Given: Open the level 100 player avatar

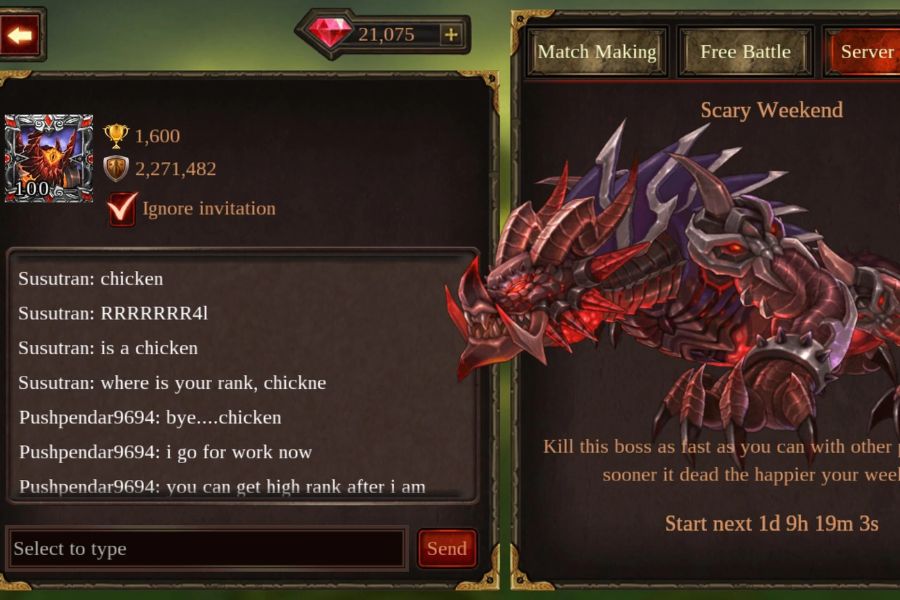Looking at the screenshot, I should [x=48, y=158].
